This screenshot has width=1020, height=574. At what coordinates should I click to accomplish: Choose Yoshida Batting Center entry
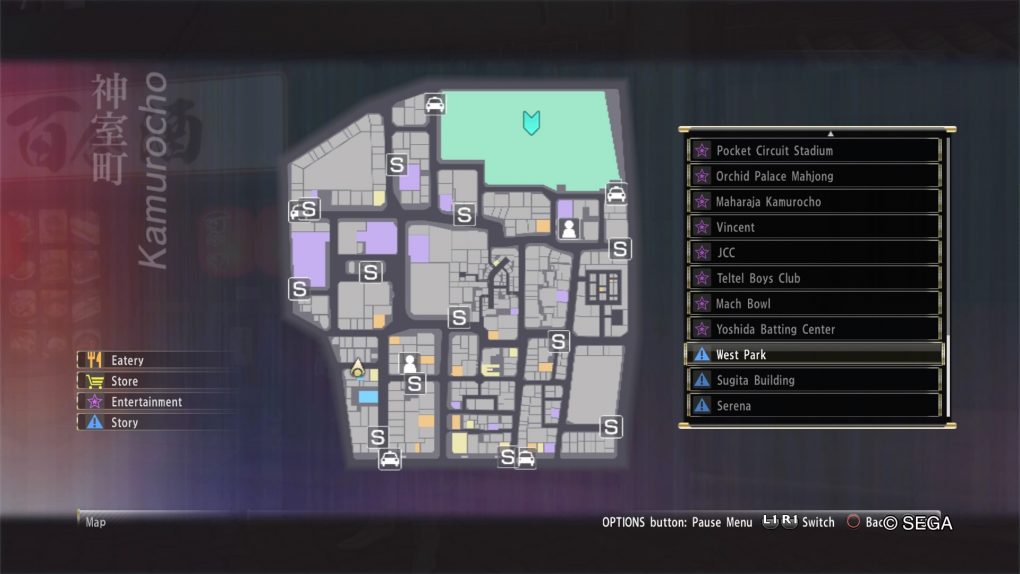tap(815, 329)
